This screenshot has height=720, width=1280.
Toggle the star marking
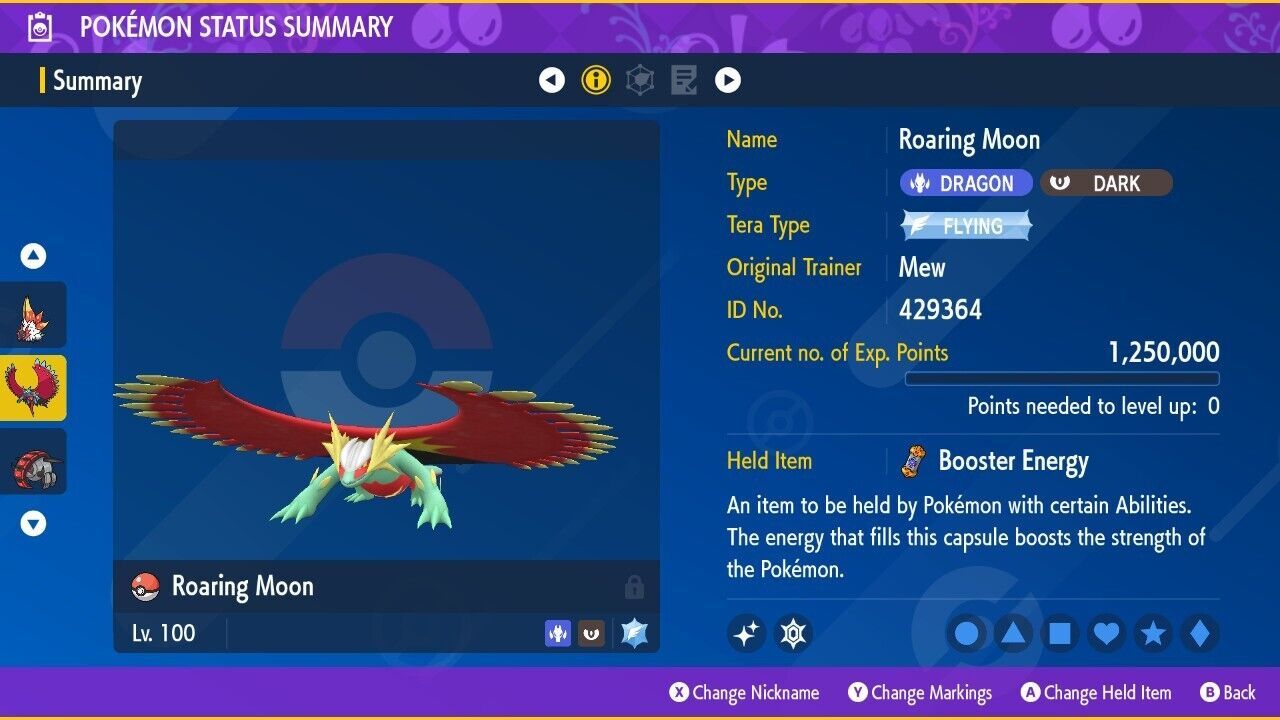(1153, 633)
